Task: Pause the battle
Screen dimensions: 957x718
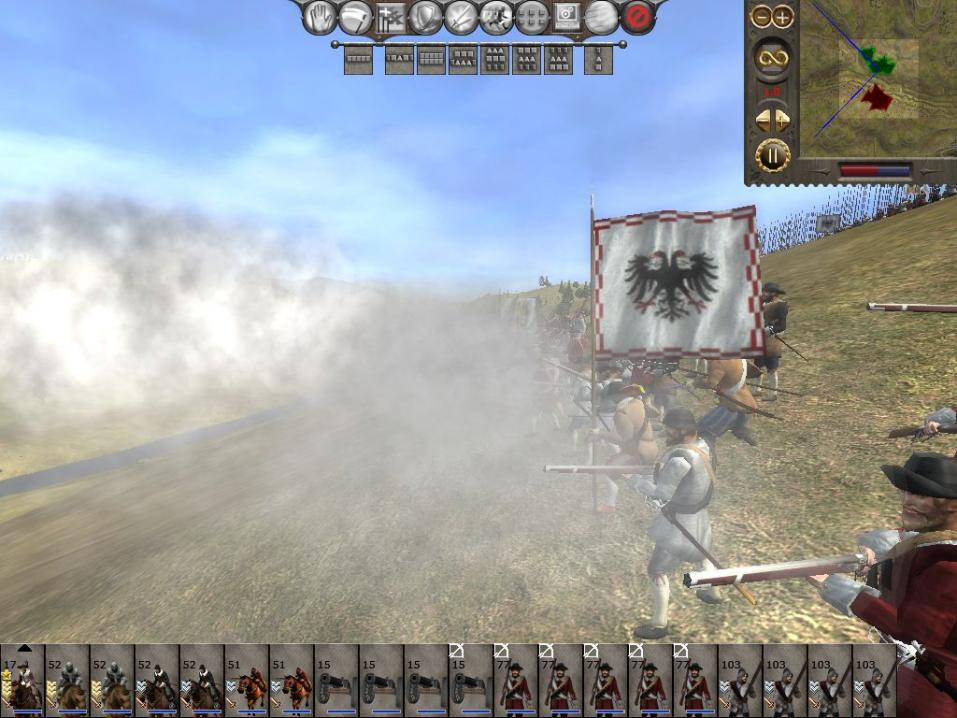Action: [x=772, y=155]
